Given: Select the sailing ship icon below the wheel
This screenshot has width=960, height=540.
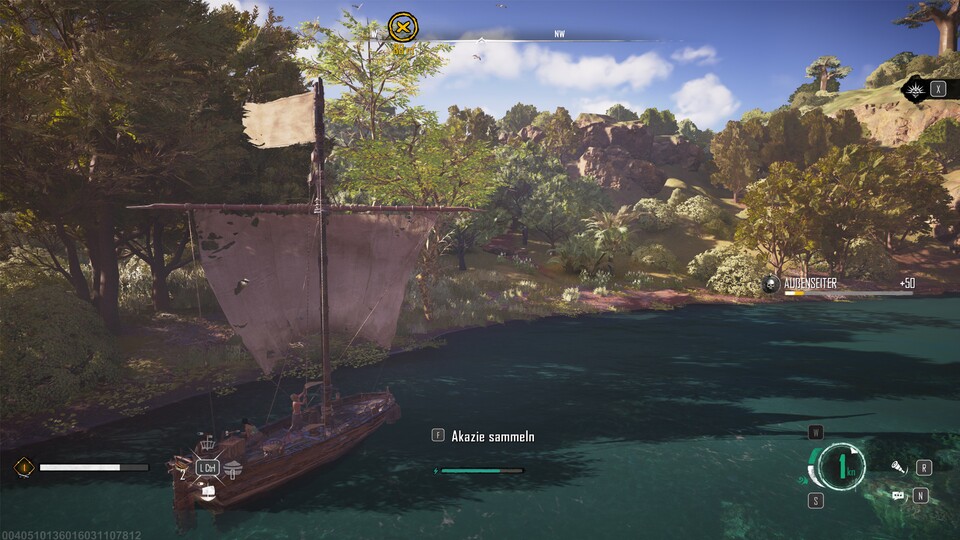Looking at the screenshot, I should (208, 489).
